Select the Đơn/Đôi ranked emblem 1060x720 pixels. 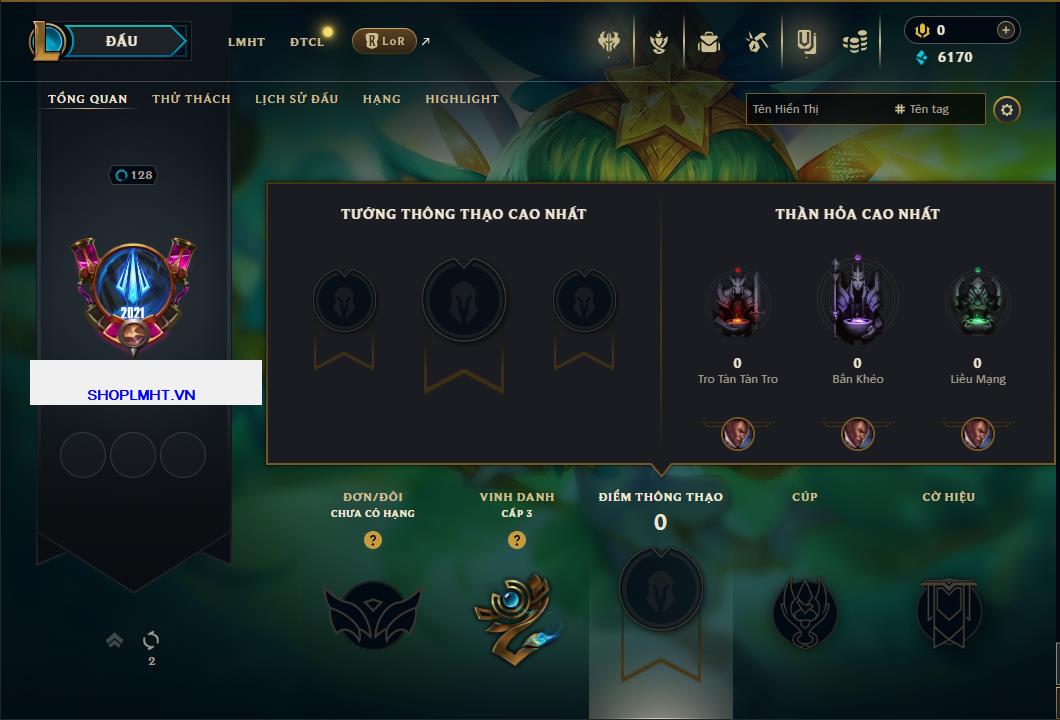pos(372,612)
